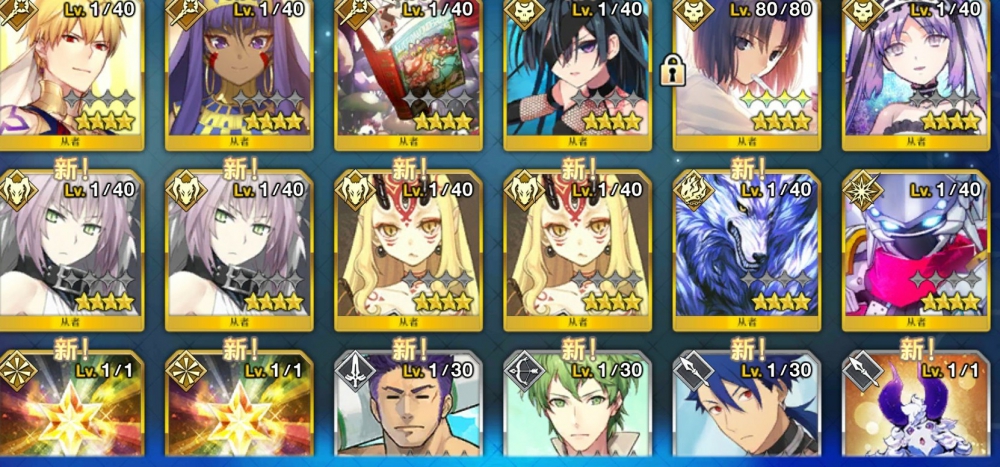Pick the storybook servant card

click(409, 70)
